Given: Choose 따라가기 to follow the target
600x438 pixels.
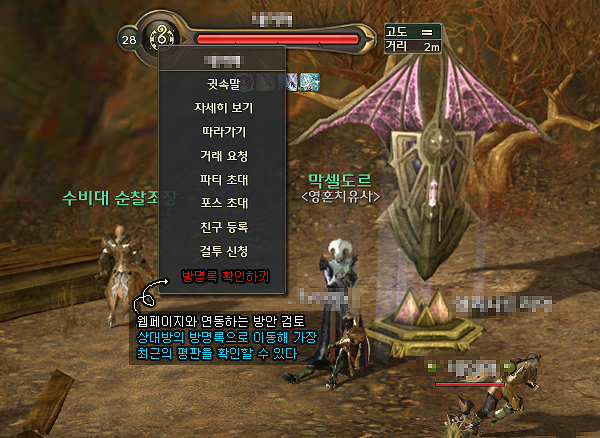Looking at the screenshot, I should (x=222, y=131).
